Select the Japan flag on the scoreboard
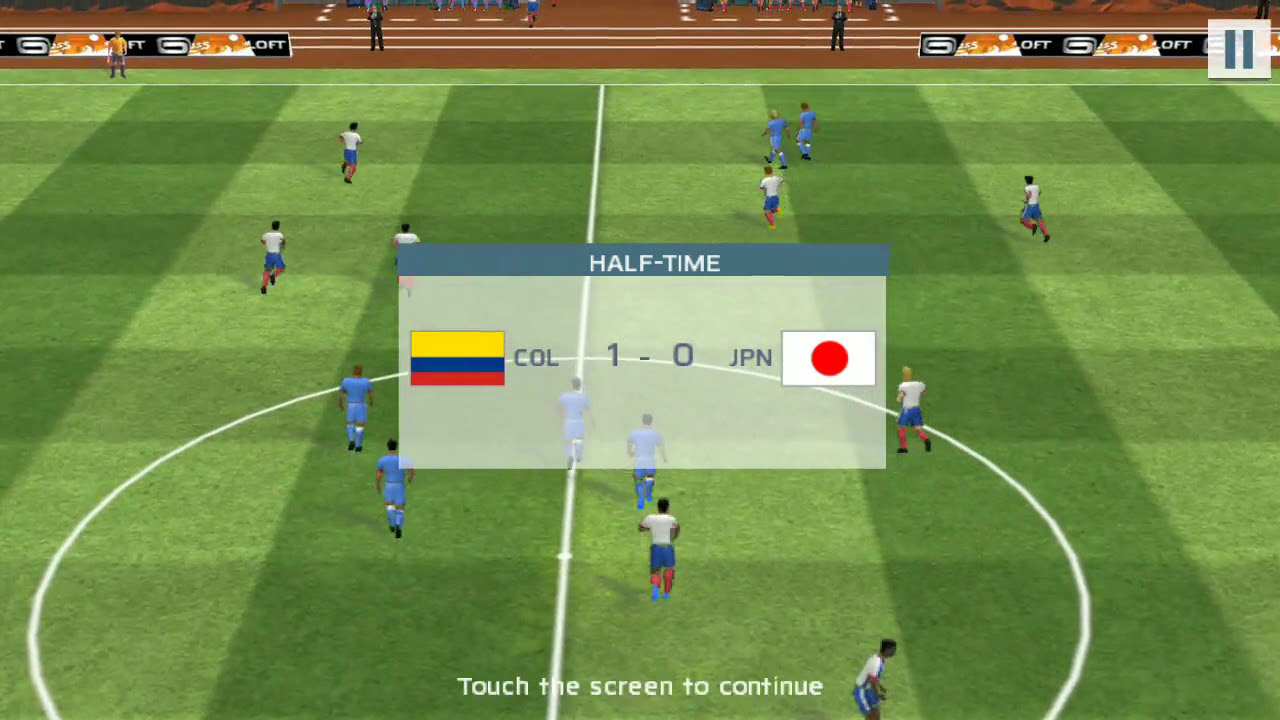Screen dimensions: 1280x720 (829, 357)
